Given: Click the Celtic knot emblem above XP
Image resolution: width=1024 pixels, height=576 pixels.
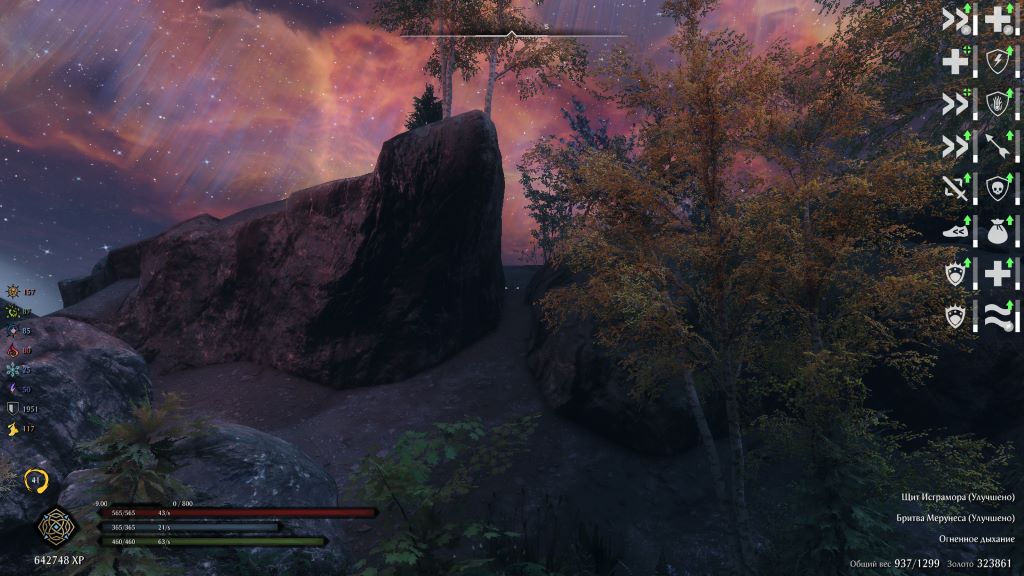Looking at the screenshot, I should pos(53,528).
